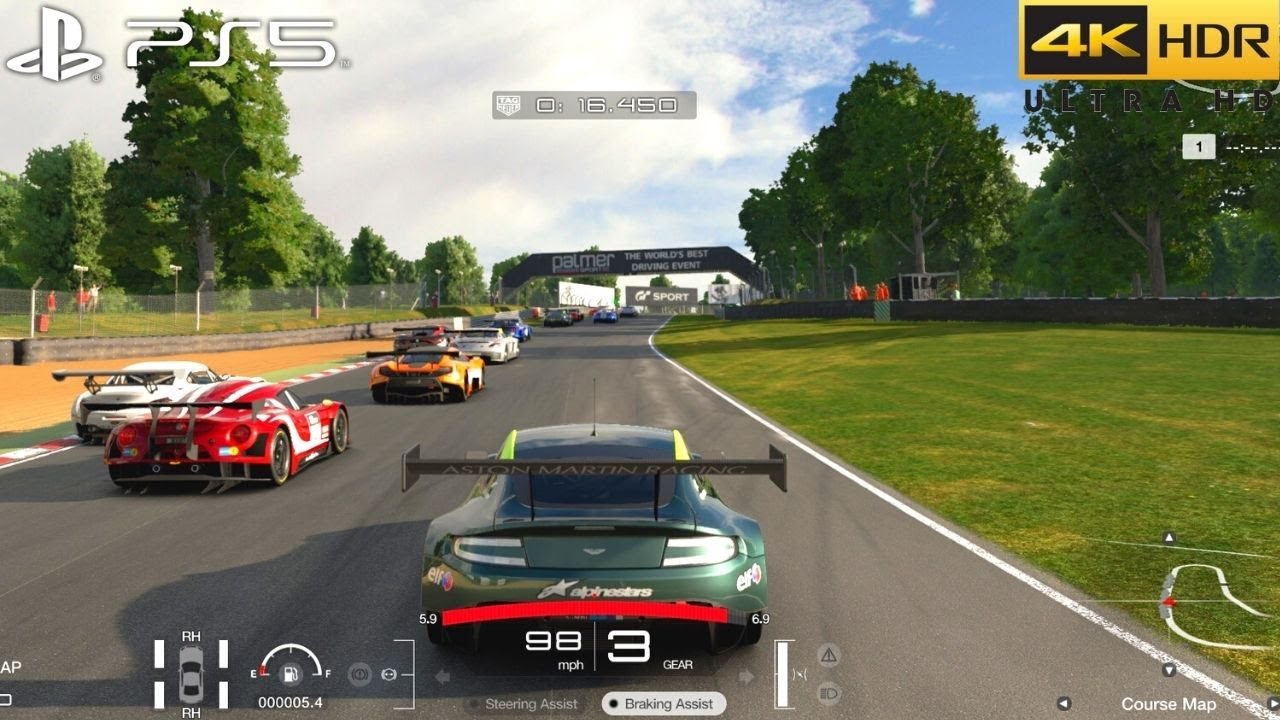1280x720 pixels.
Task: Click the right arrow beside Course Map
Action: [x=1272, y=703]
